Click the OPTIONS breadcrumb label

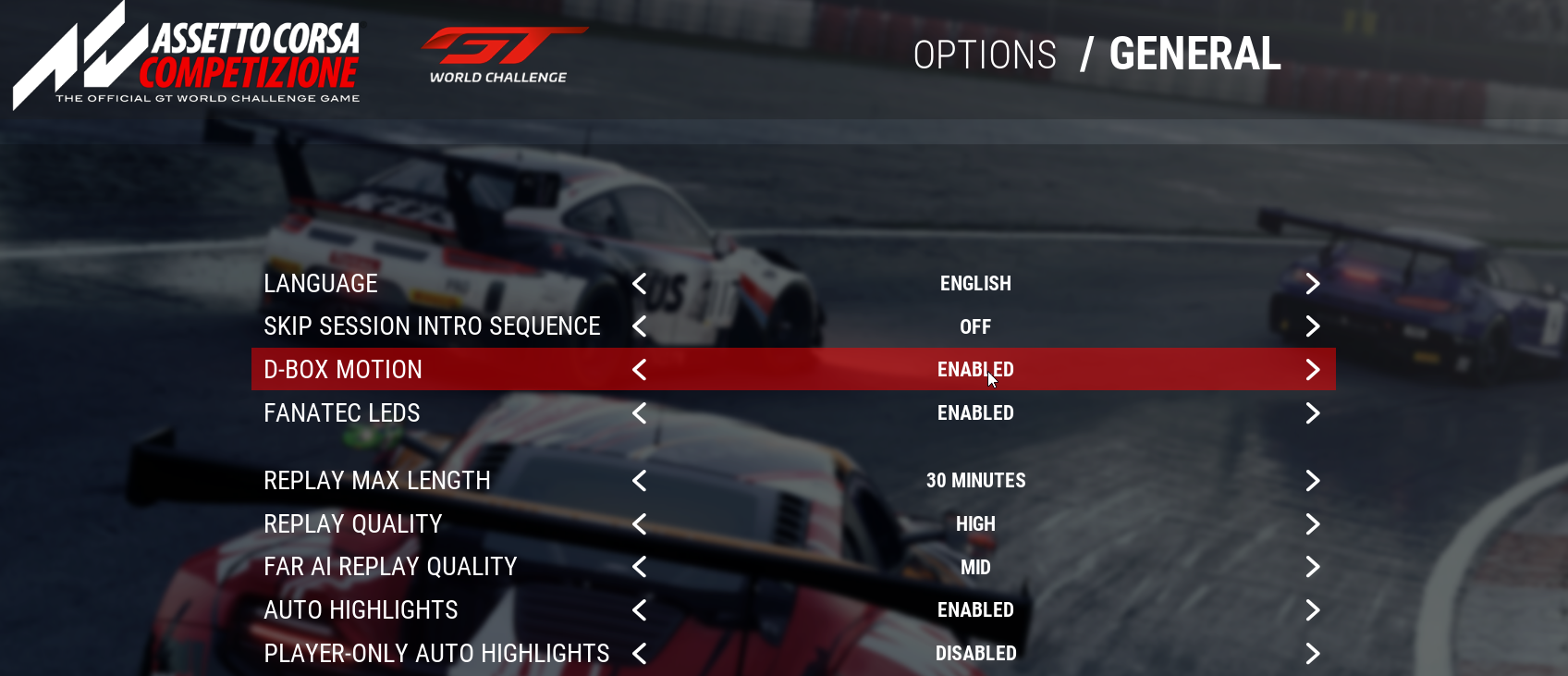985,55
